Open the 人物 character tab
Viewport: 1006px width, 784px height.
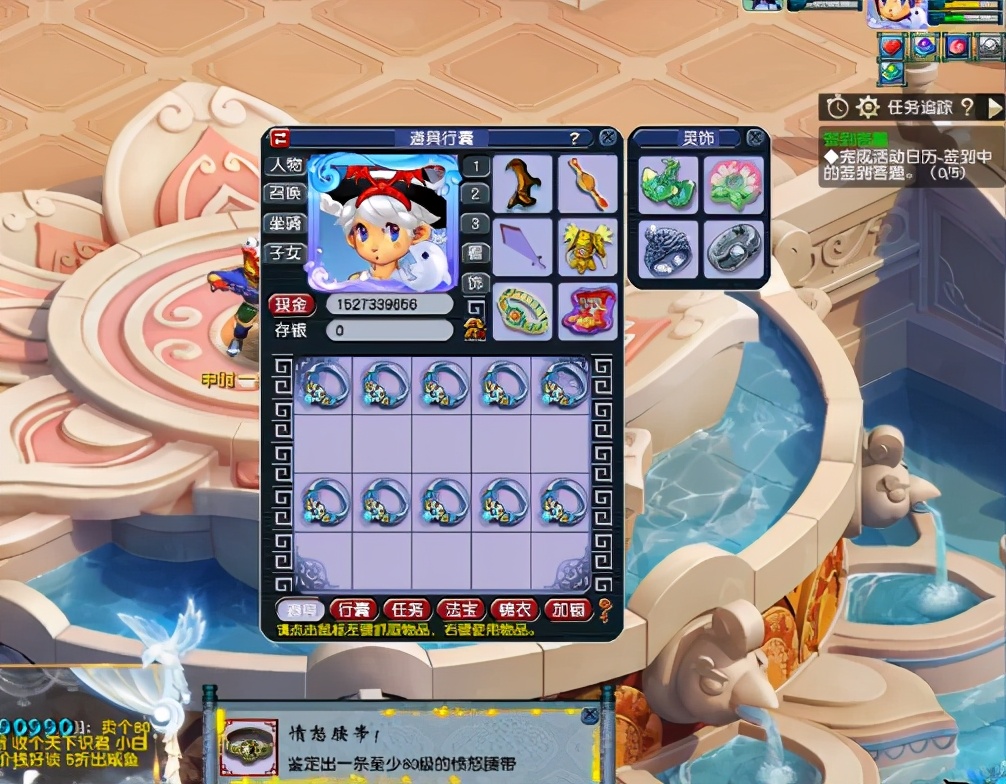tap(283, 164)
